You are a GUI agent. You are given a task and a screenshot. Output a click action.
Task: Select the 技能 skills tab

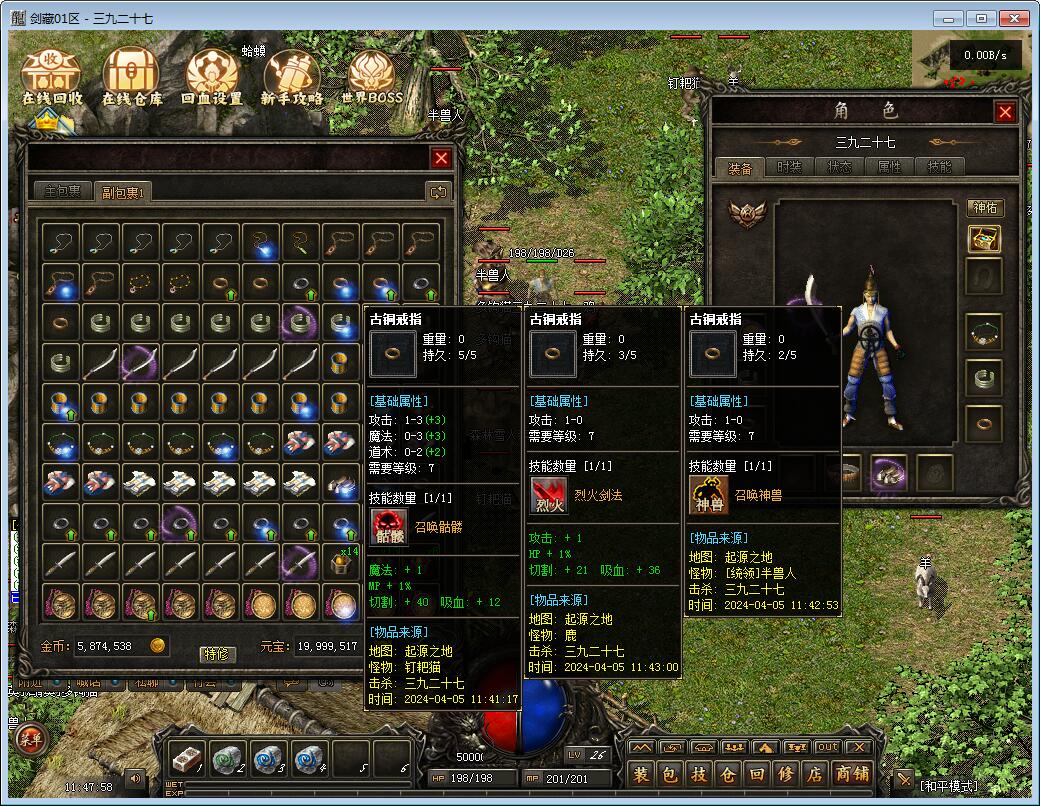[x=940, y=167]
